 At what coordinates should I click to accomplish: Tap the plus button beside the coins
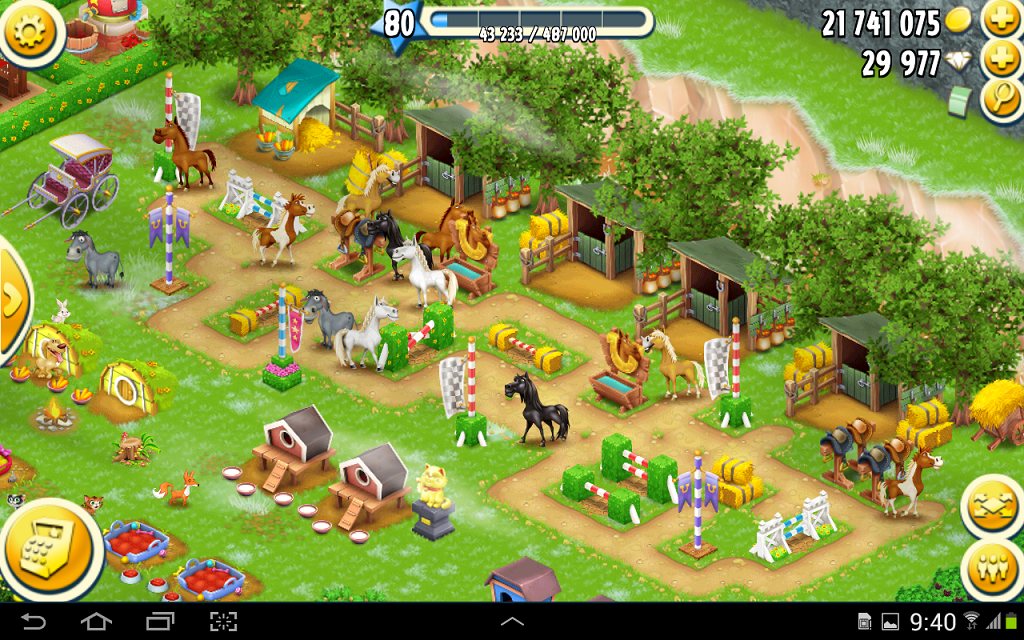pyautogui.click(x=1000, y=20)
